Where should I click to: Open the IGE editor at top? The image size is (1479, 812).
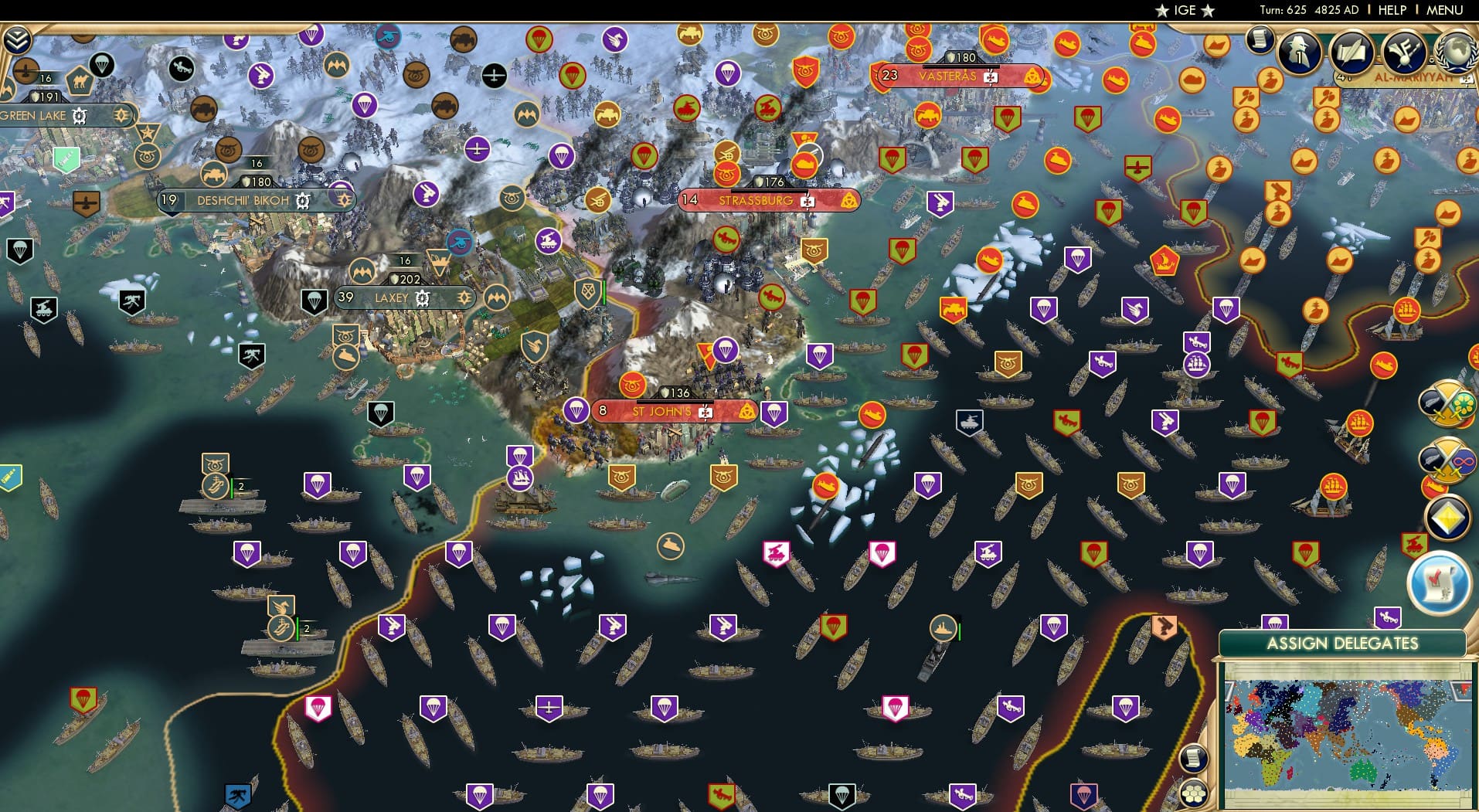click(x=1184, y=10)
